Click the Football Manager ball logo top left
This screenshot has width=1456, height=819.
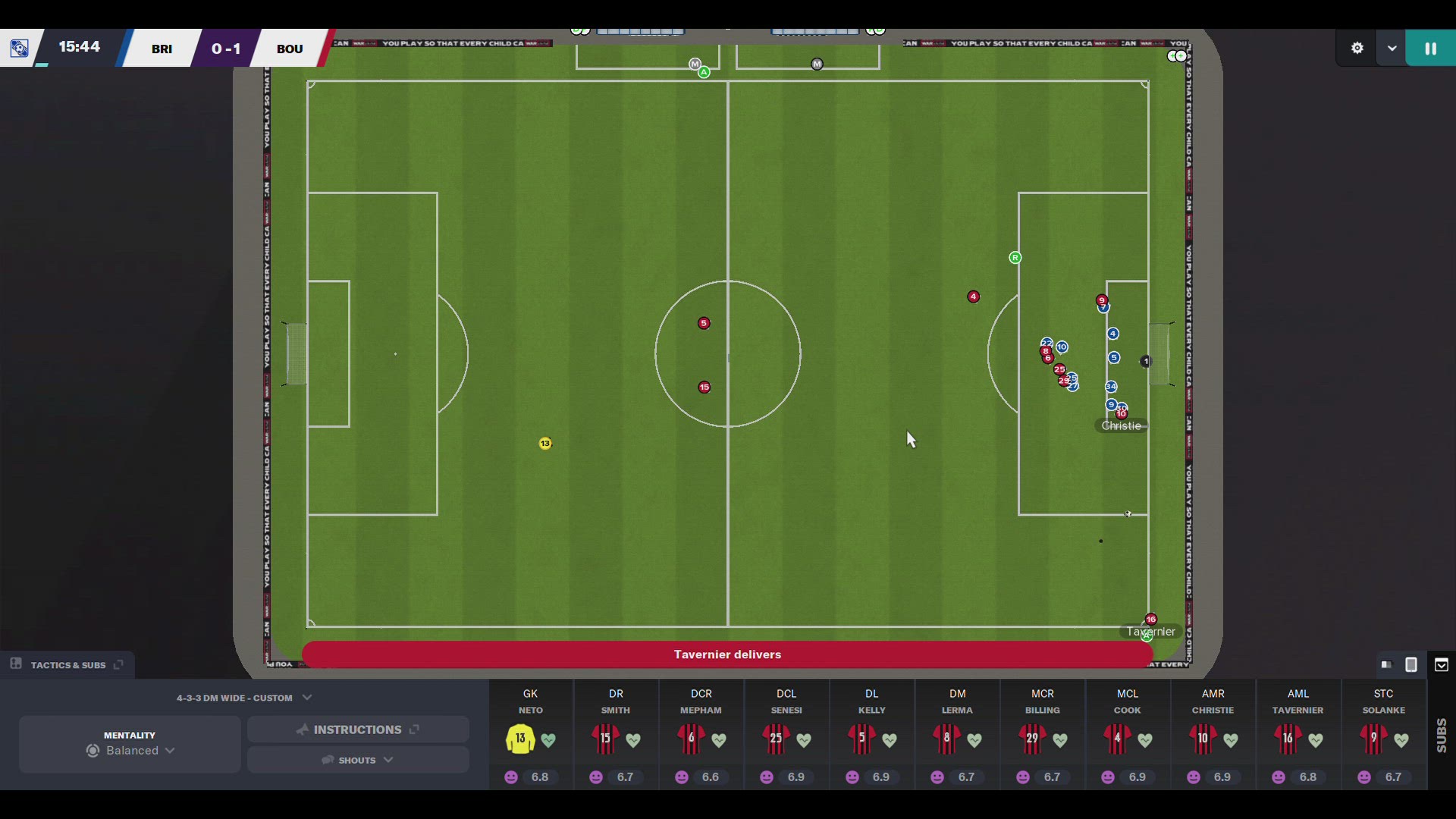coord(19,47)
